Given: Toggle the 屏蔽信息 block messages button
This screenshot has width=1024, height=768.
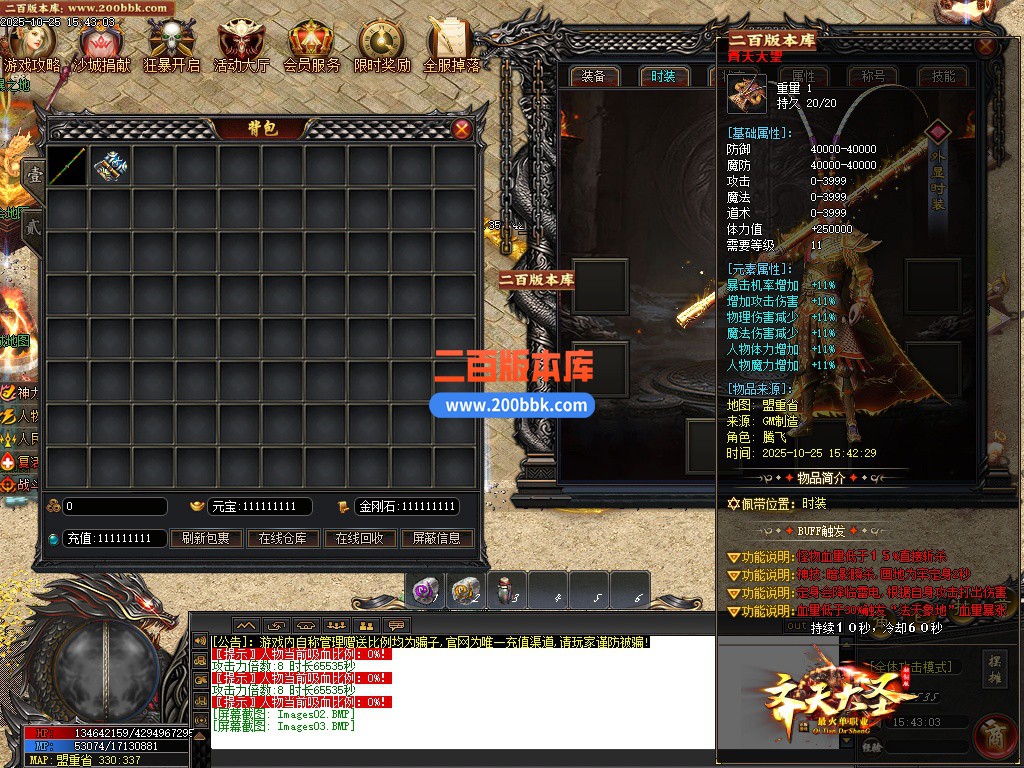Looking at the screenshot, I should (x=437, y=538).
